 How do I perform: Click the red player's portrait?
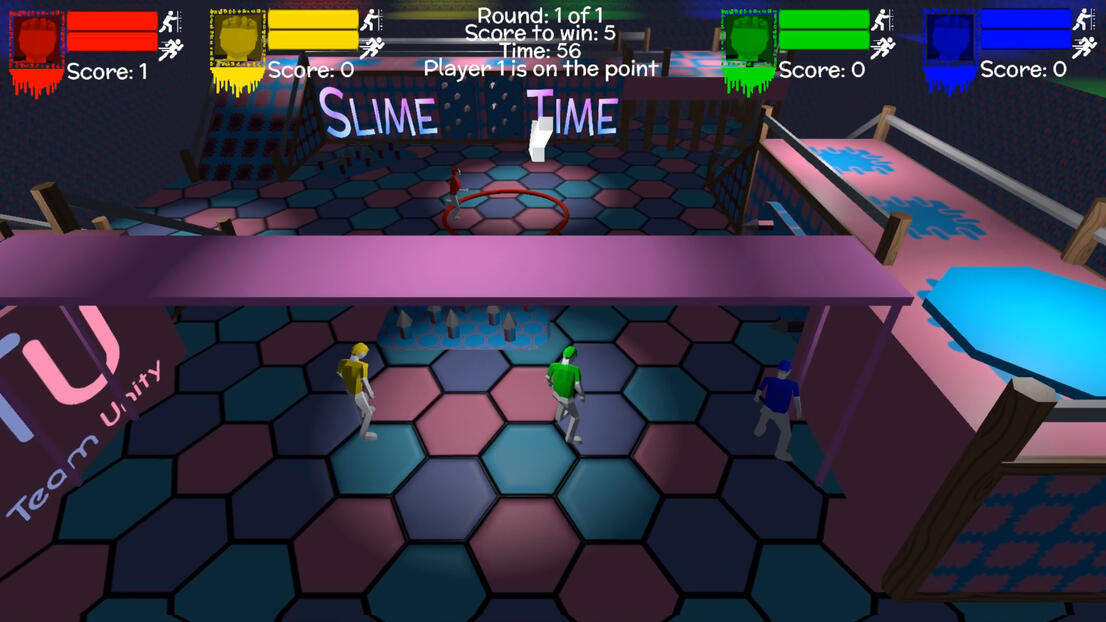click(x=36, y=42)
